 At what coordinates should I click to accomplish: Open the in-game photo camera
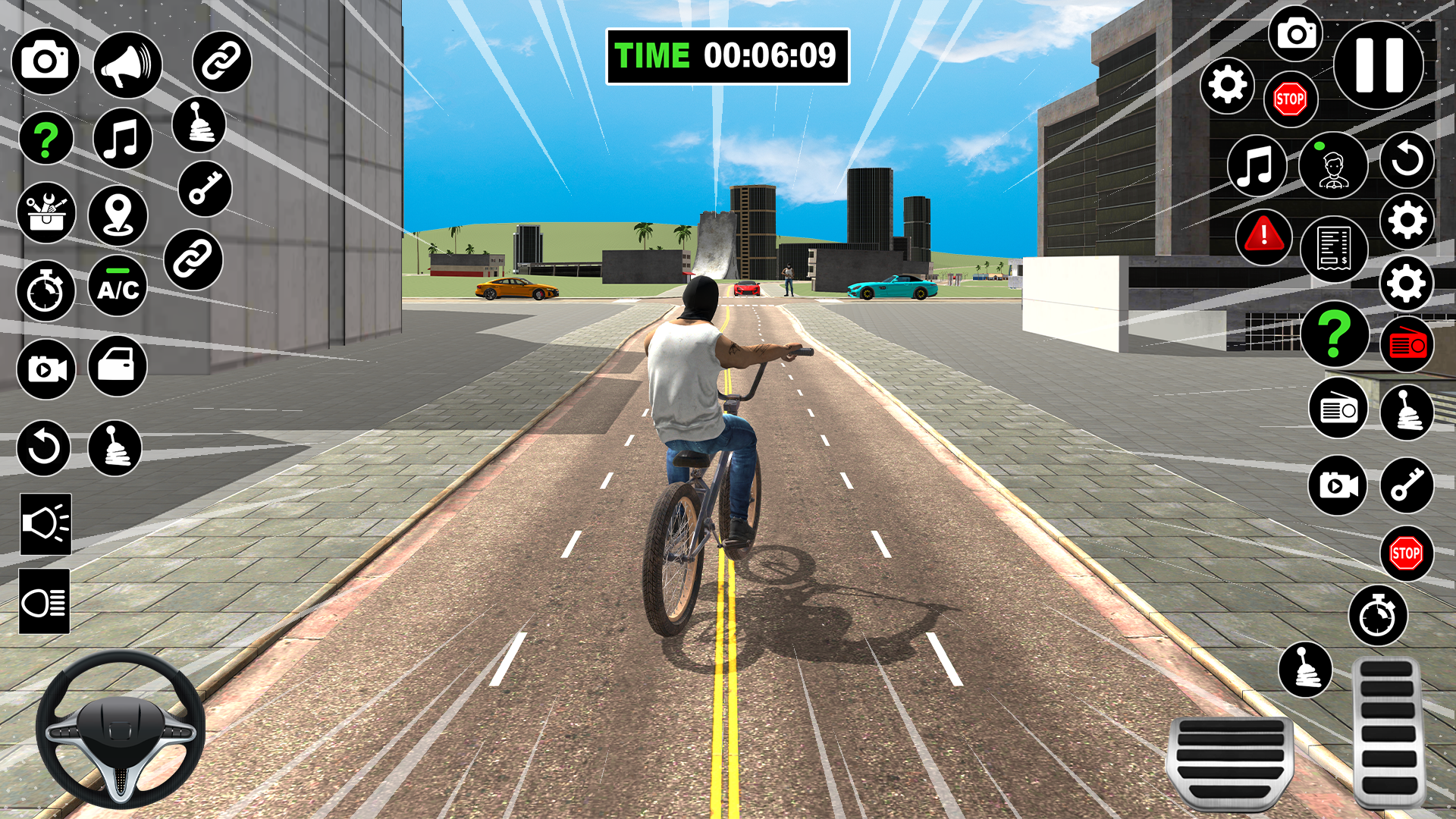tap(45, 61)
